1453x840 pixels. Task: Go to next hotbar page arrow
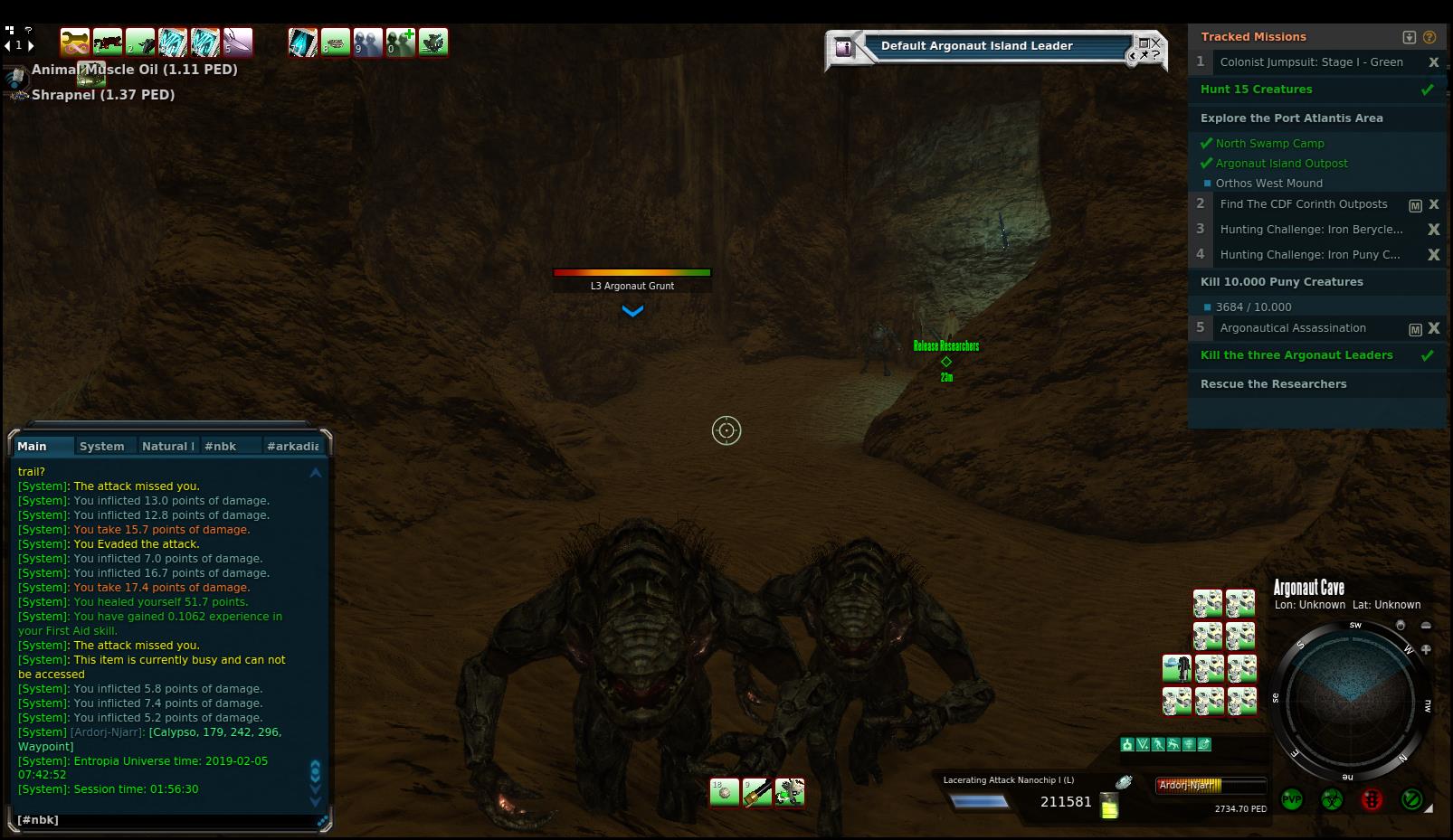pos(31,45)
